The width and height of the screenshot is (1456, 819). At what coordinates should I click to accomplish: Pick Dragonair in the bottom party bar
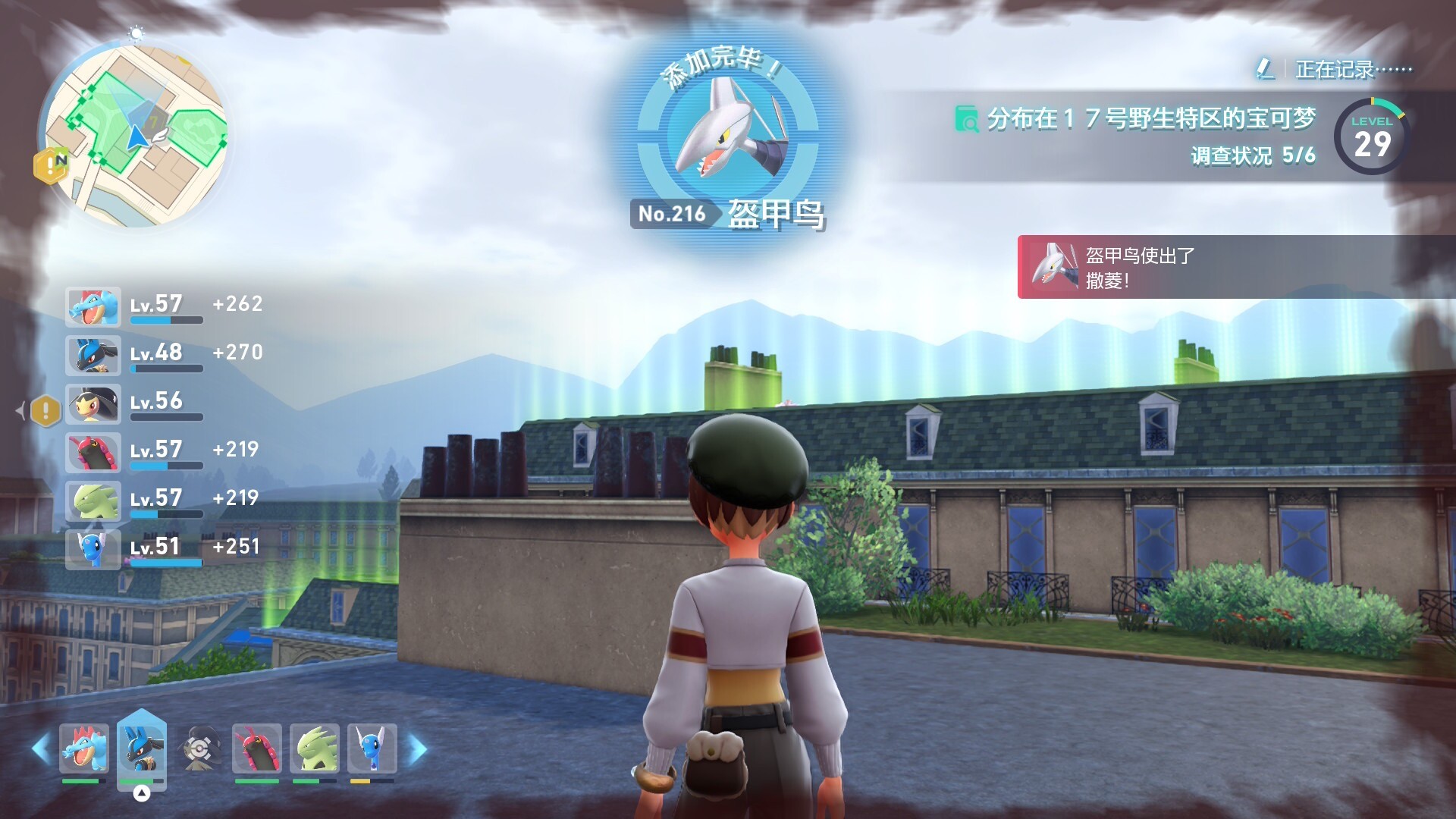[372, 749]
